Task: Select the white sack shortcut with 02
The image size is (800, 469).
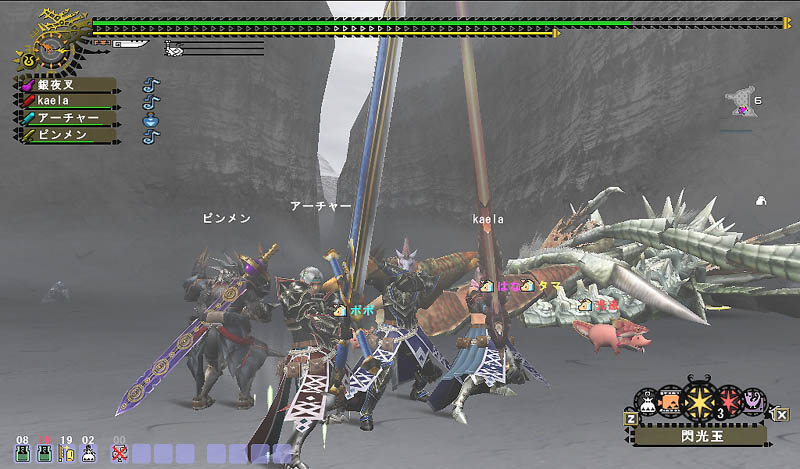Action: click(88, 453)
